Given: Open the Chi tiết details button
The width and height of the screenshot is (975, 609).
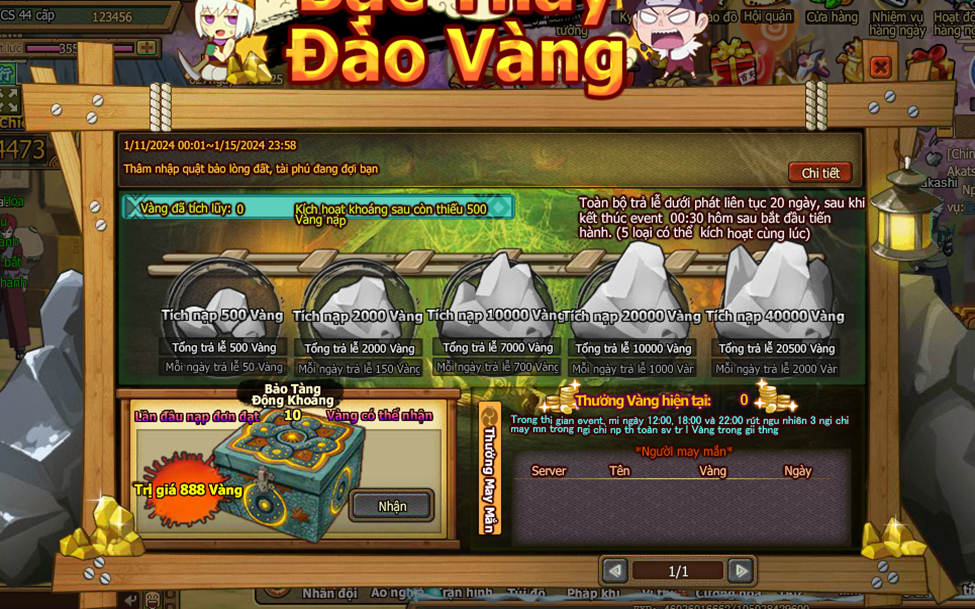Looking at the screenshot, I should click(820, 173).
